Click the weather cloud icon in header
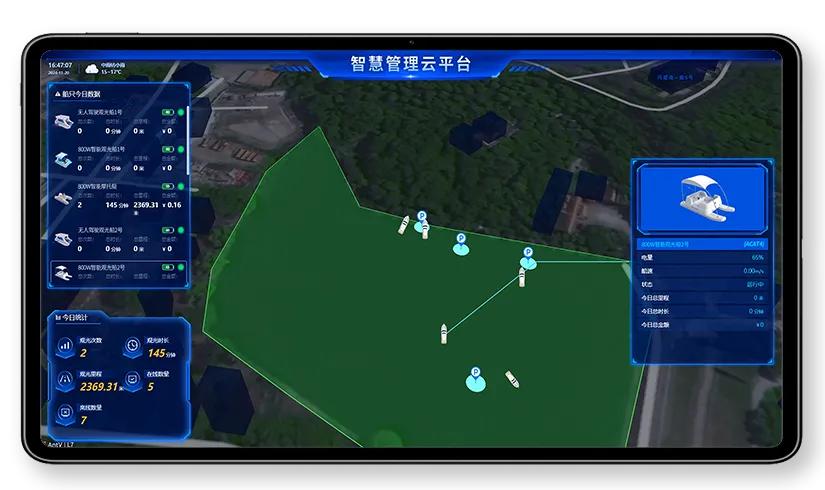Image resolution: width=825 pixels, height=490 pixels. pos(92,68)
